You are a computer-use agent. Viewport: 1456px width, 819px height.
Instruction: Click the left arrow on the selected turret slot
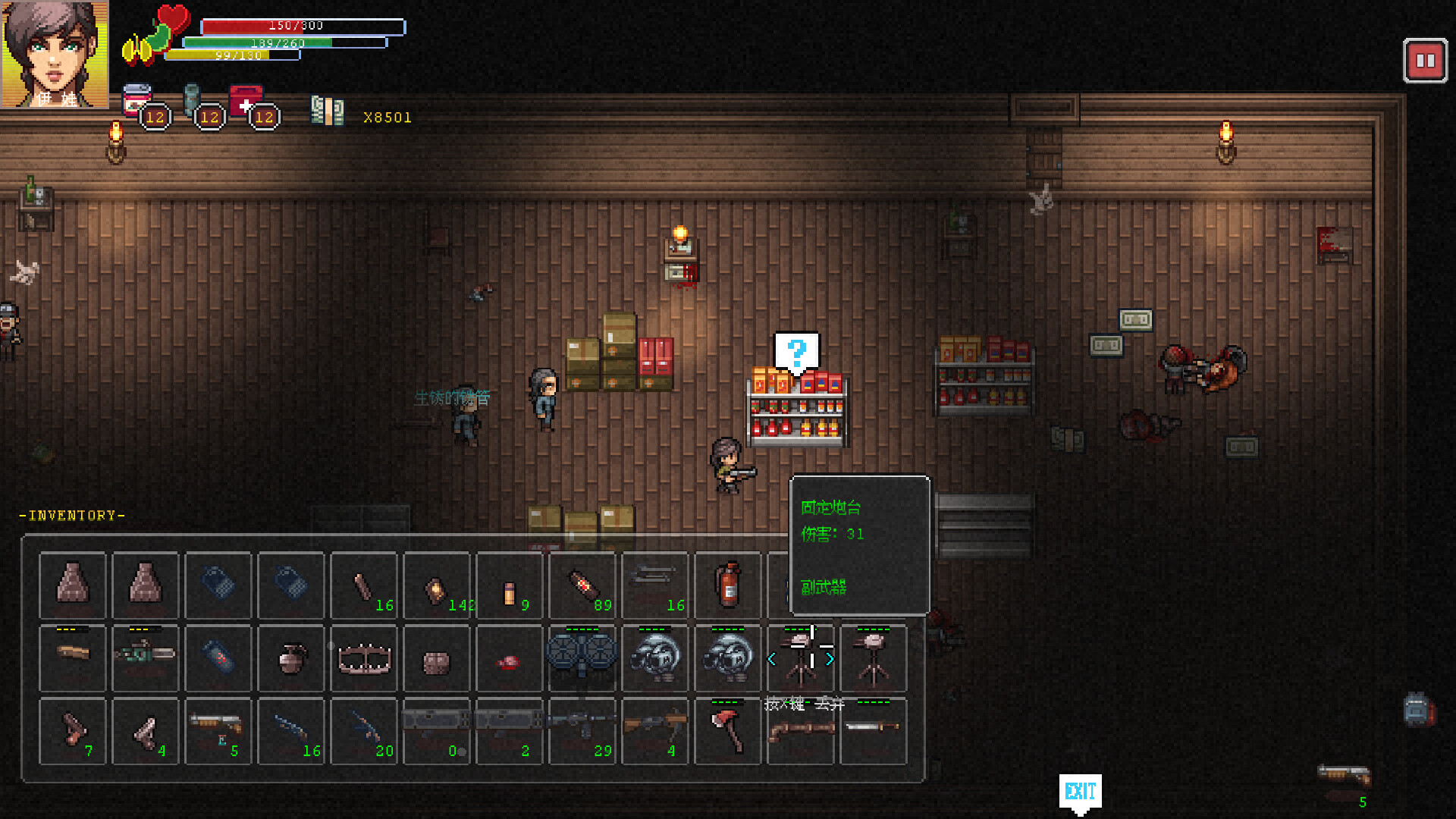[773, 660]
